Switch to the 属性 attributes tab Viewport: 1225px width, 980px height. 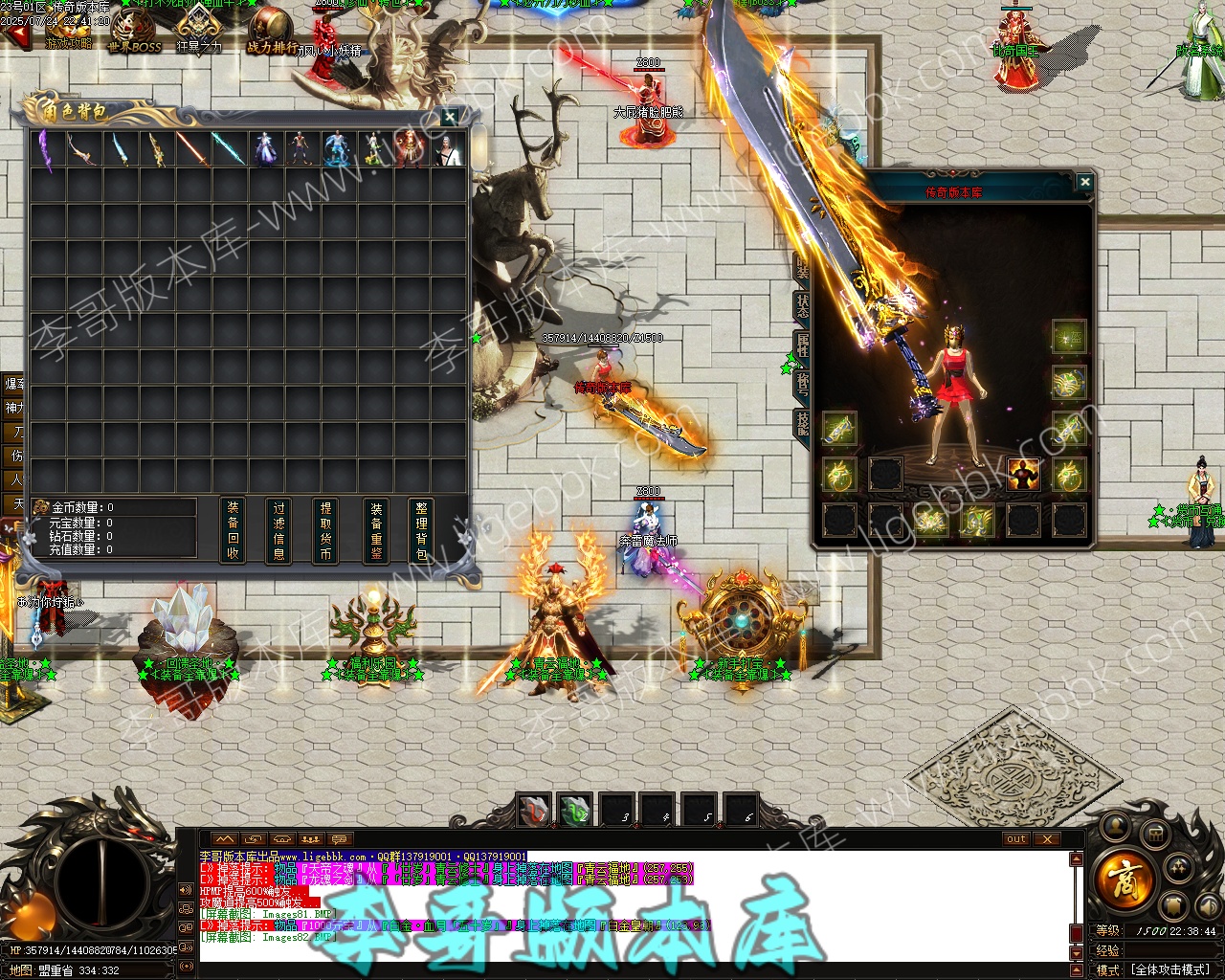coord(802,345)
